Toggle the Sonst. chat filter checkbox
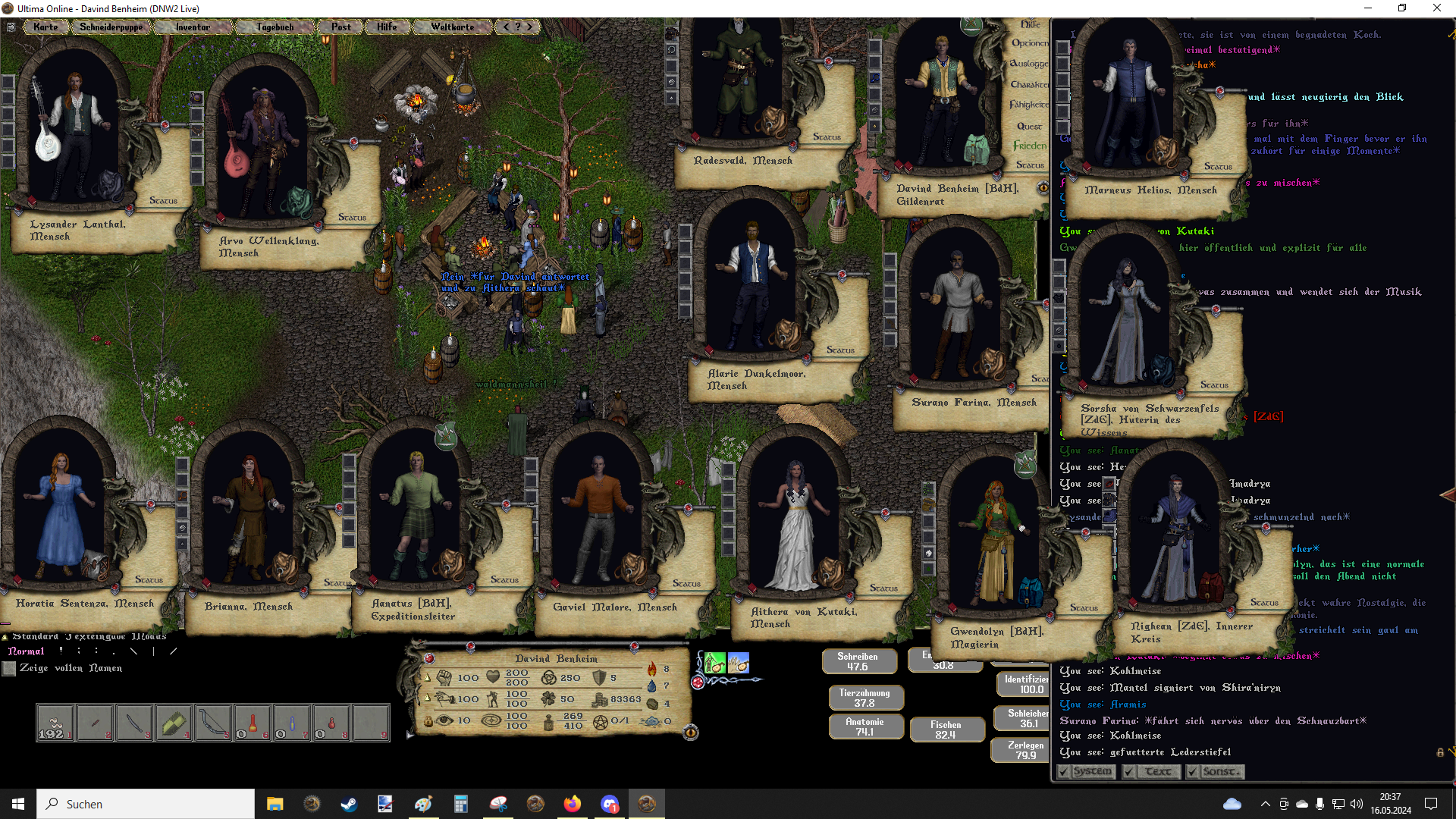Image resolution: width=1456 pixels, height=819 pixels. 1193,772
